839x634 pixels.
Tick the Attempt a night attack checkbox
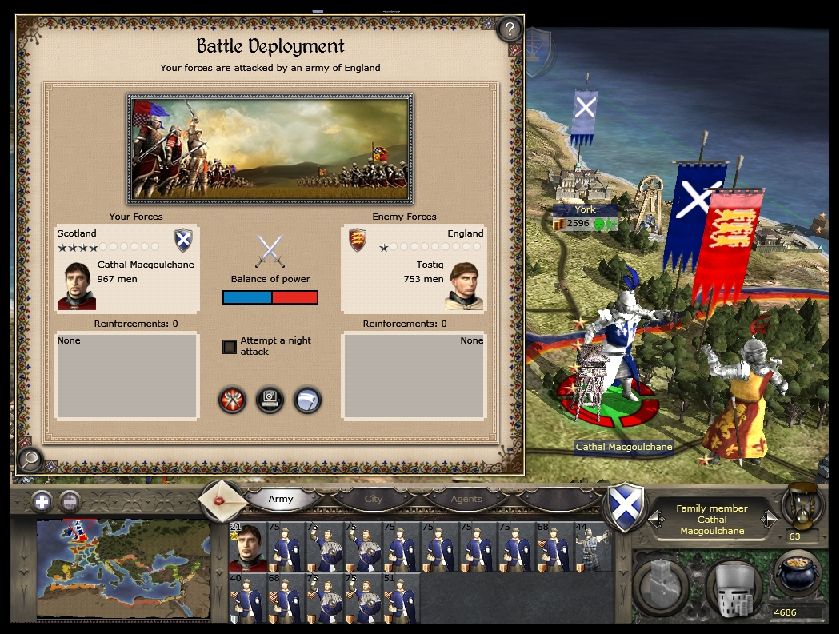pos(229,347)
